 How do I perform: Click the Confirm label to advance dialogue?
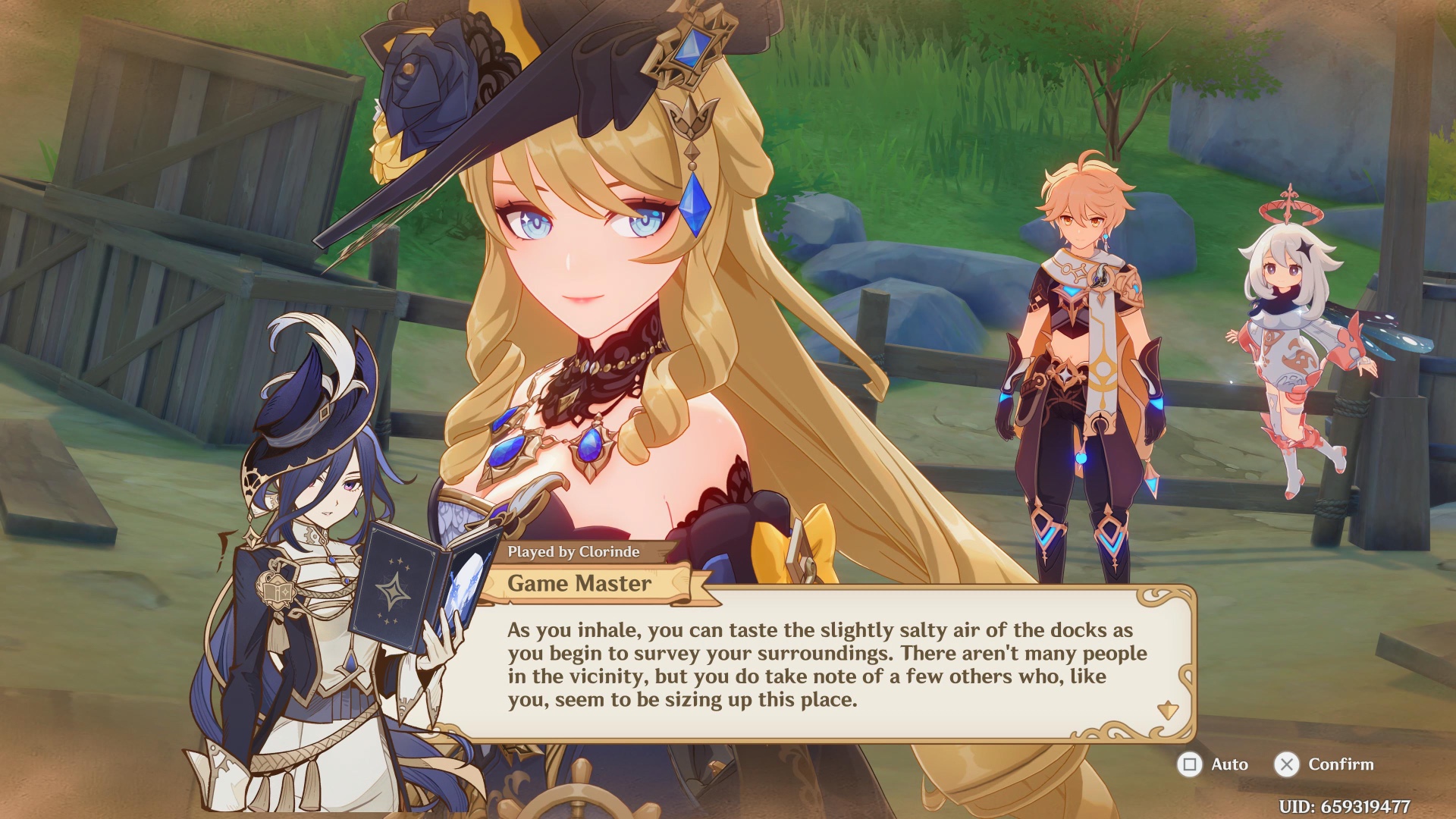click(x=1340, y=764)
